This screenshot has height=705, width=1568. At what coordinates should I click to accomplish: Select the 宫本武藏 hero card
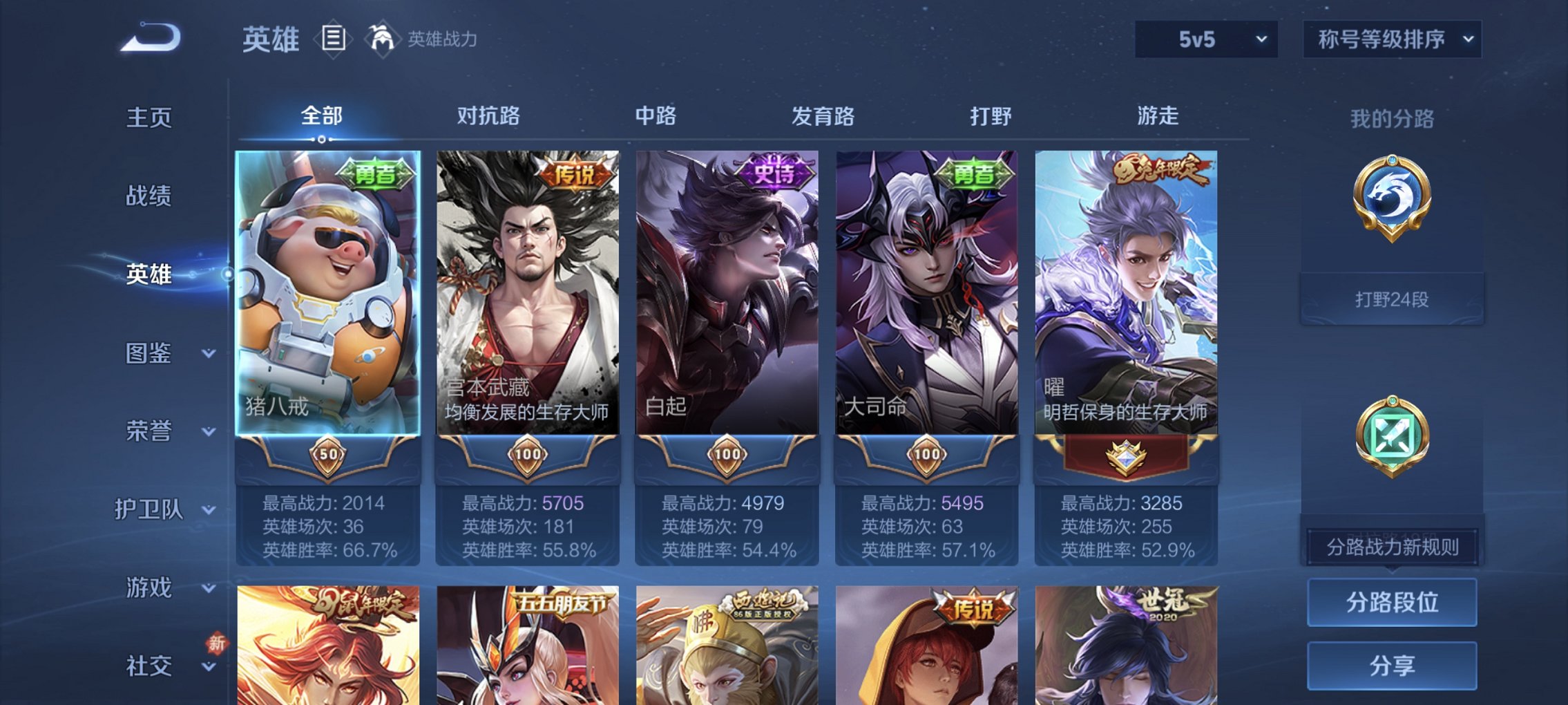point(528,290)
